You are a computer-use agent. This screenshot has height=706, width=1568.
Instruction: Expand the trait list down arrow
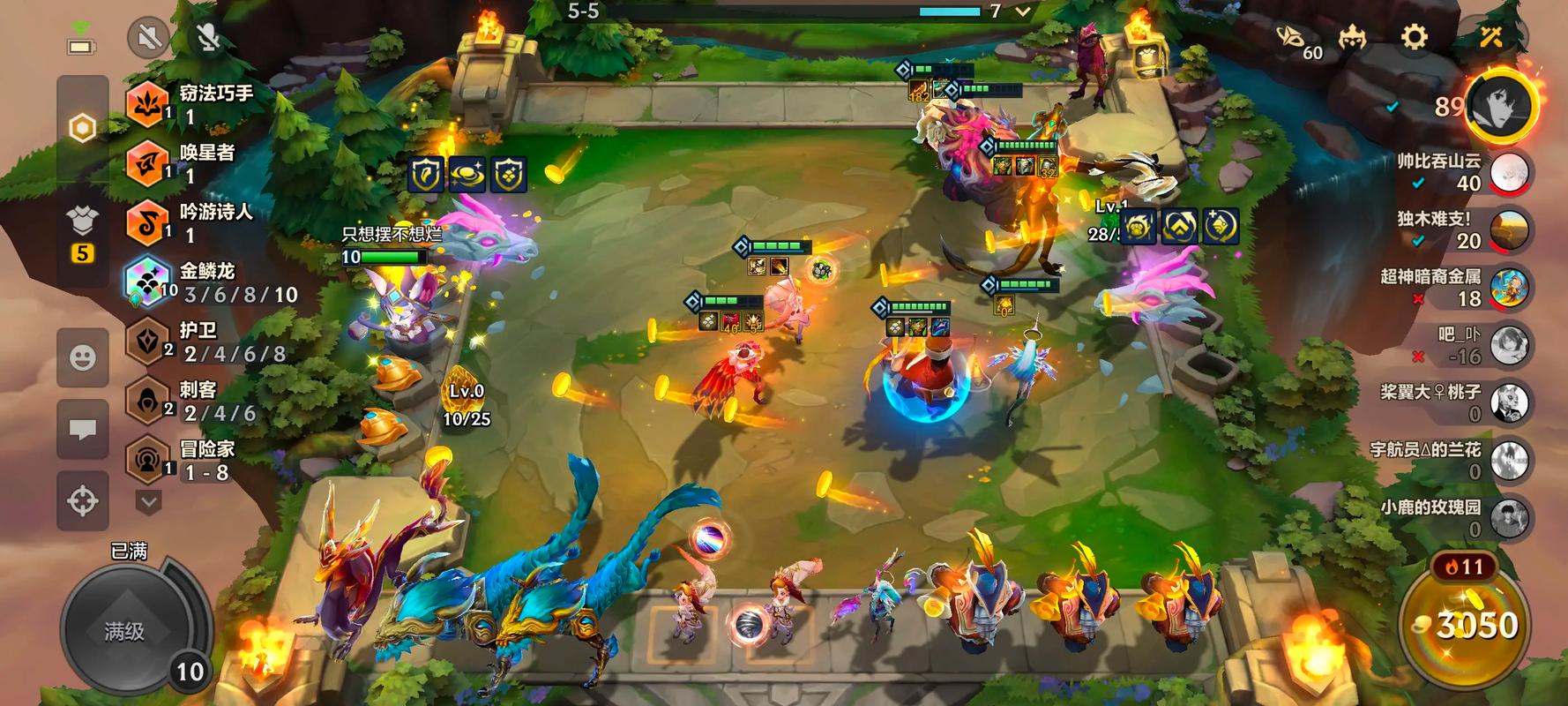coord(148,502)
